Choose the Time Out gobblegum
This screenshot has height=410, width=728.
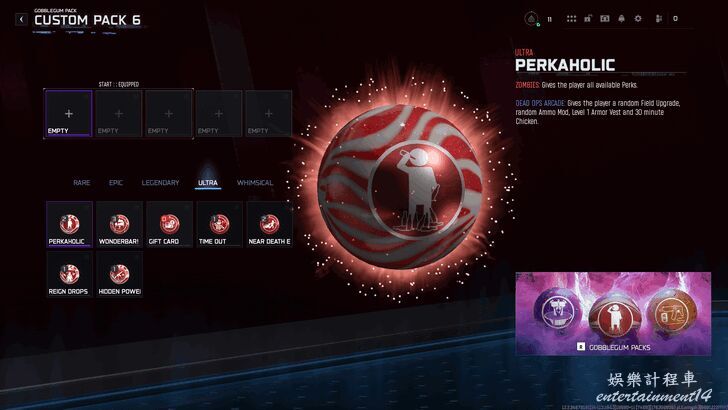click(x=219, y=224)
